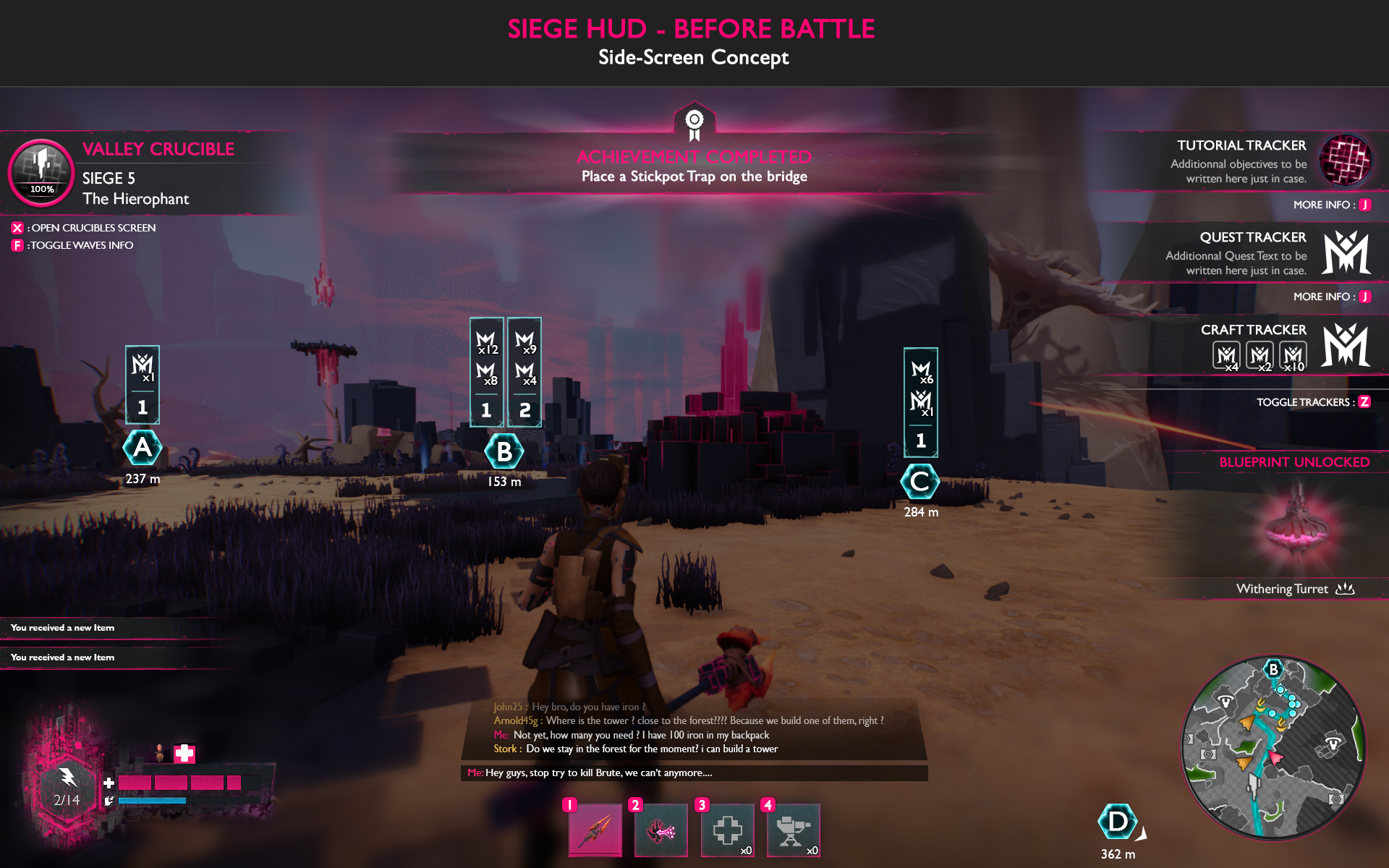
Task: Choose the grey cross item slot
Action: pos(727,830)
